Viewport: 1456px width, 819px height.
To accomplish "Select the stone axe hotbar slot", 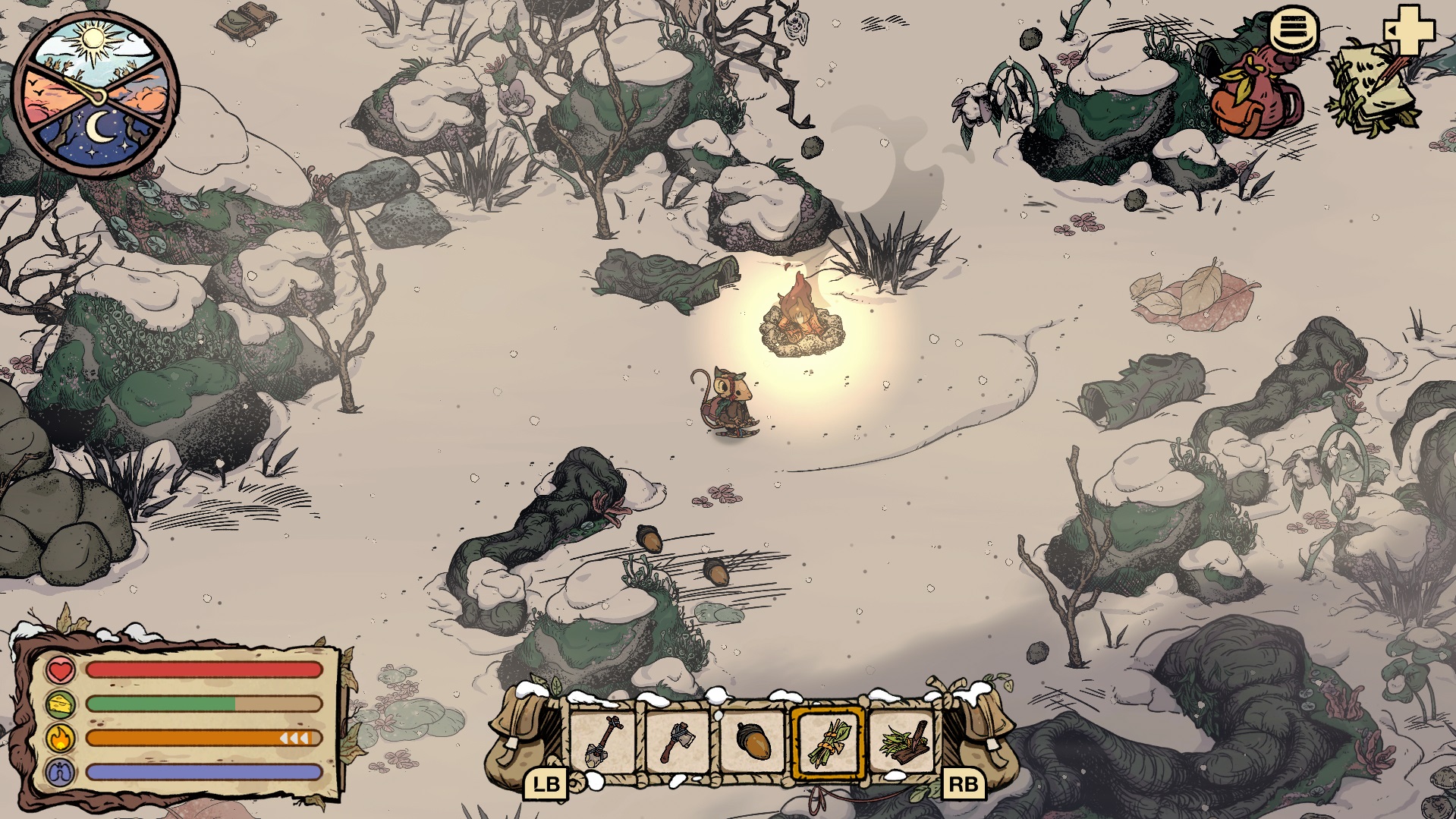I will (x=678, y=742).
